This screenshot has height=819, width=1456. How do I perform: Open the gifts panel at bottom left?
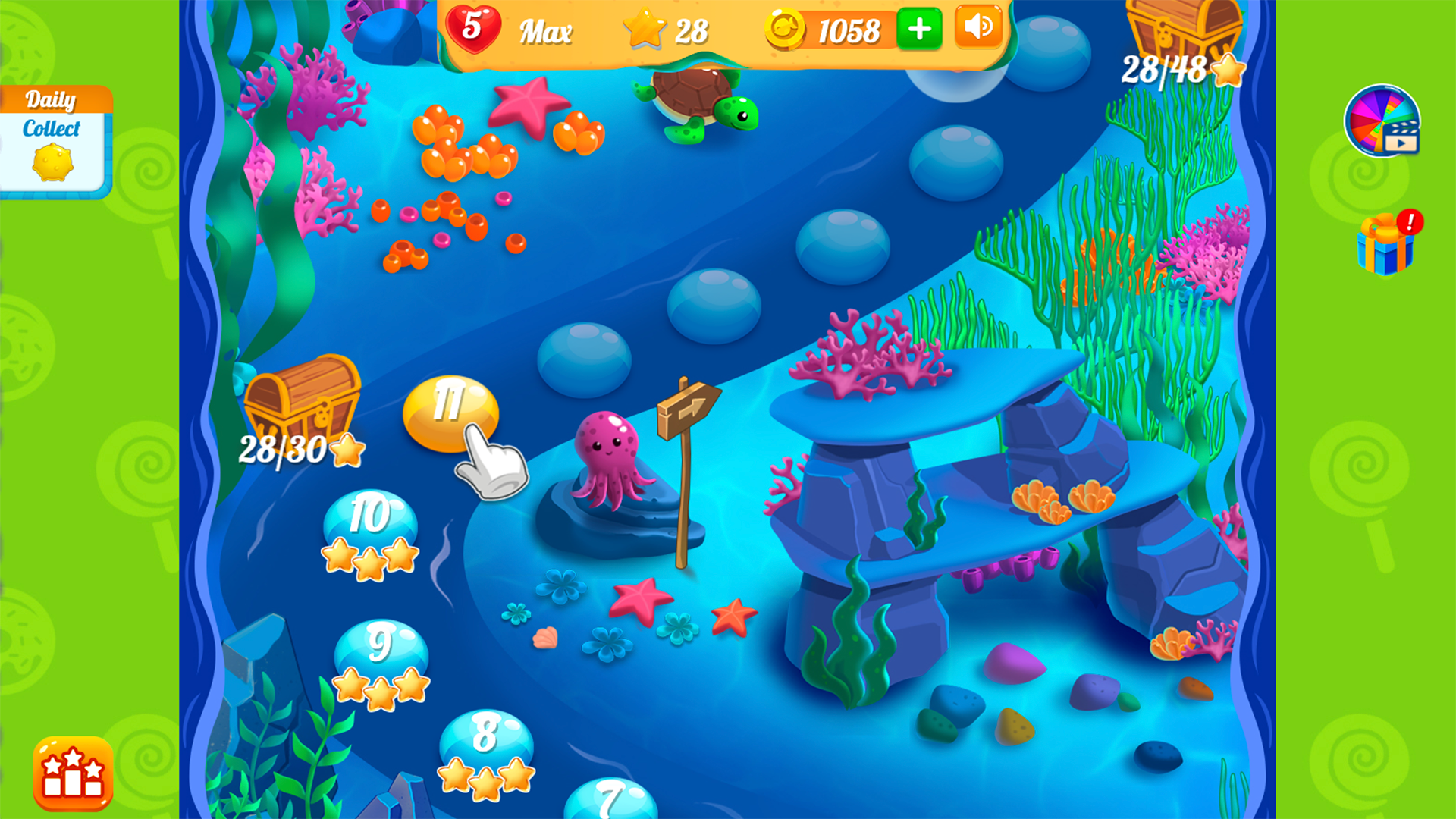tap(72, 773)
